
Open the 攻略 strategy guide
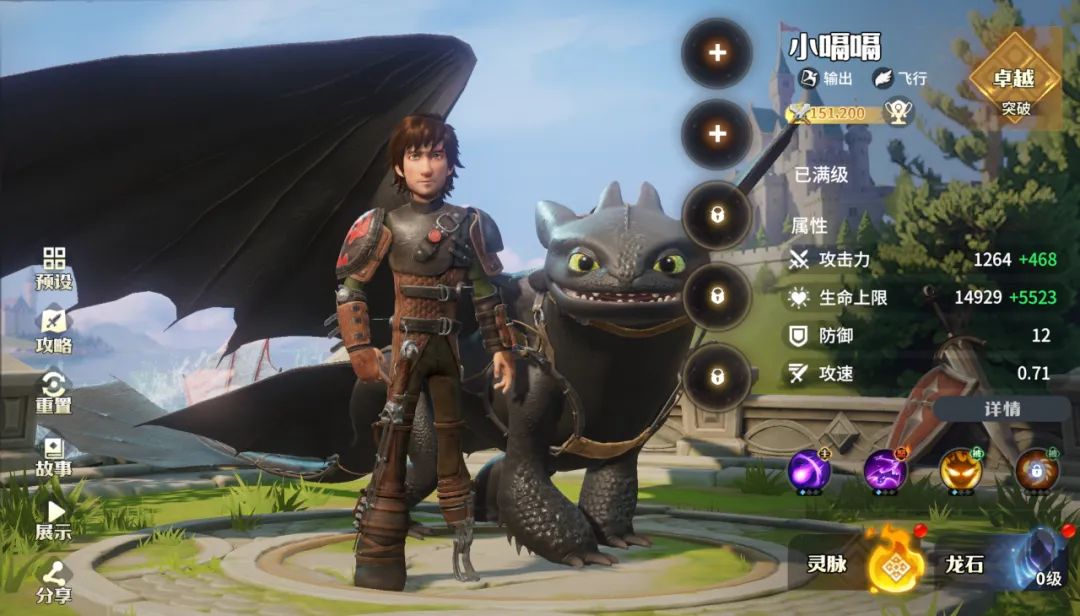pos(54,331)
